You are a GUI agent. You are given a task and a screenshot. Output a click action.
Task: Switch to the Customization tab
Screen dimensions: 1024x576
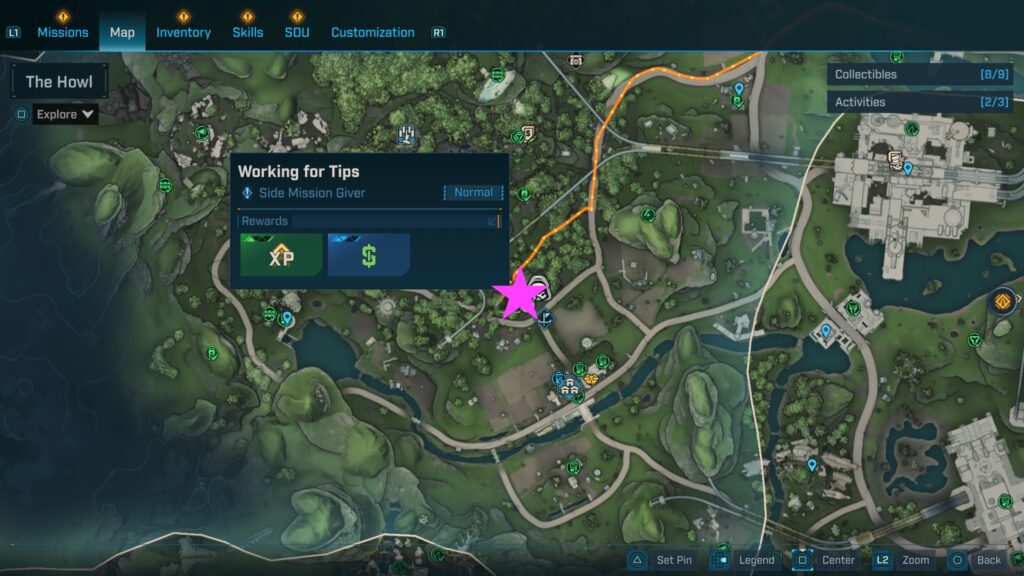(372, 32)
